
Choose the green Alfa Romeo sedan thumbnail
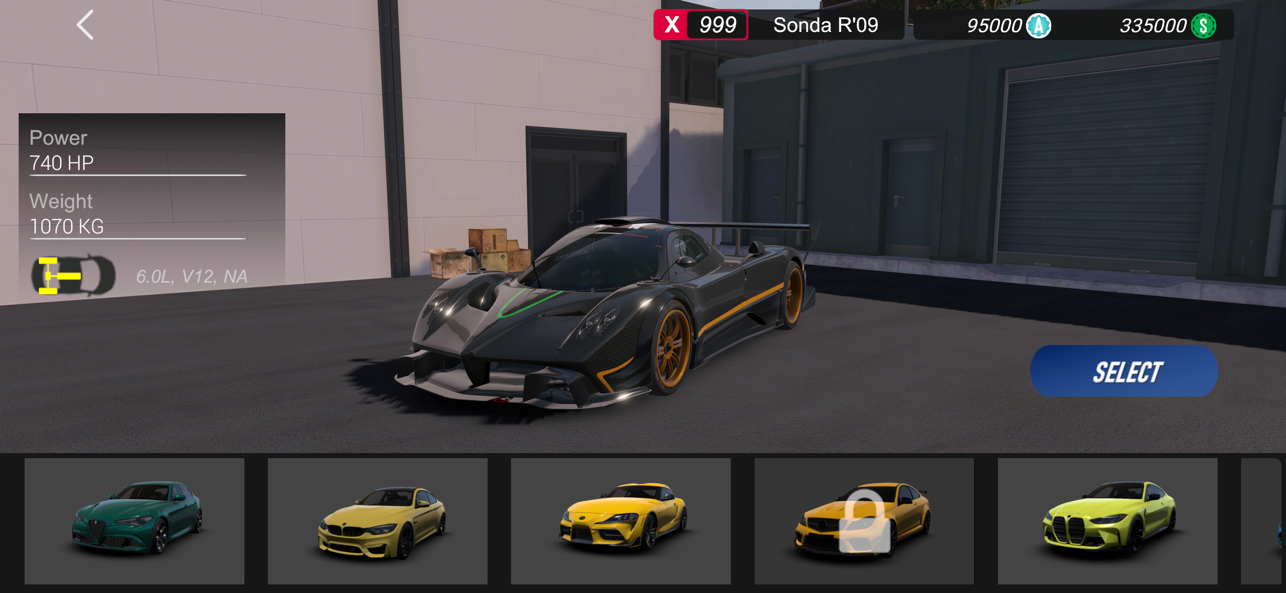click(x=134, y=521)
